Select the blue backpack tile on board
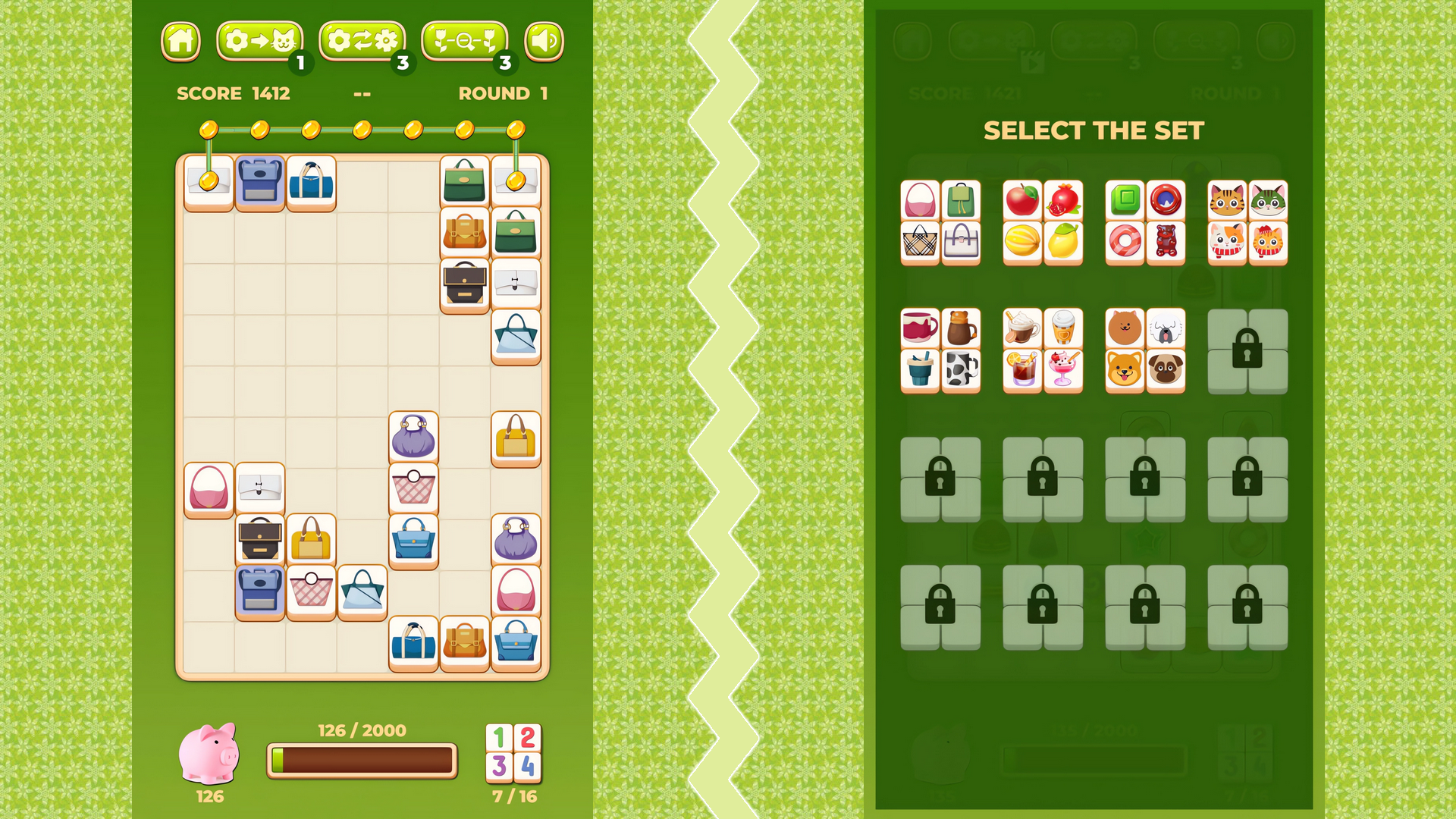 tap(260, 182)
